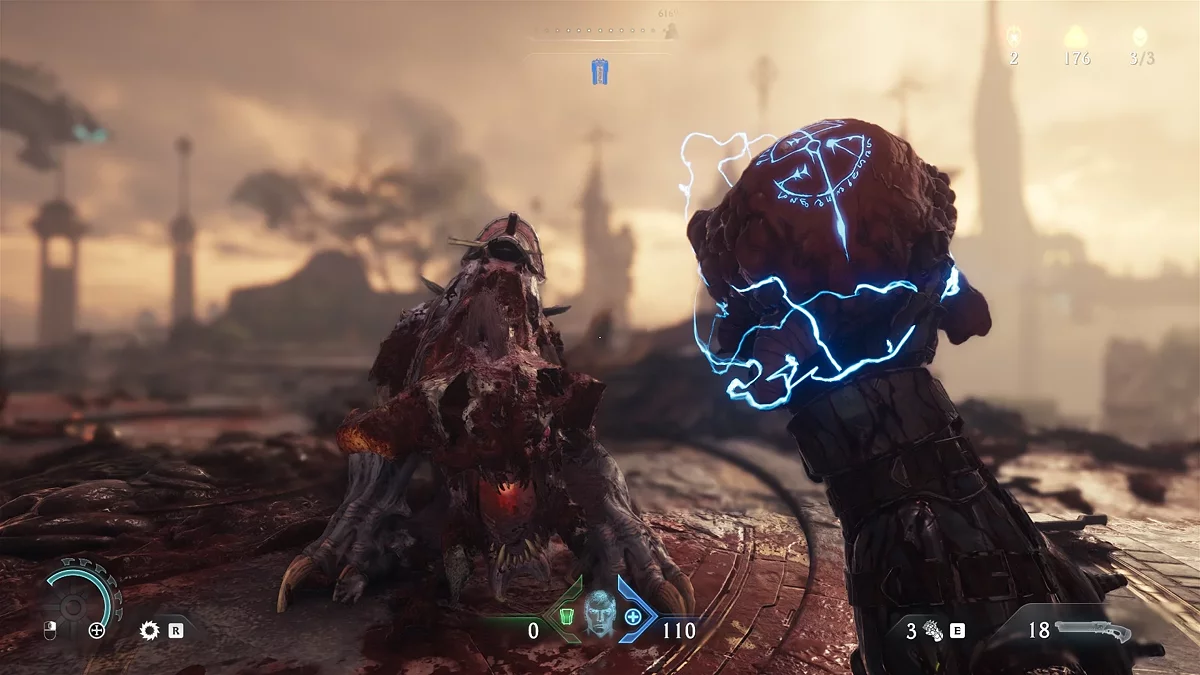Click the gold currency icon showing 176
The image size is (1200, 675).
click(x=1077, y=37)
